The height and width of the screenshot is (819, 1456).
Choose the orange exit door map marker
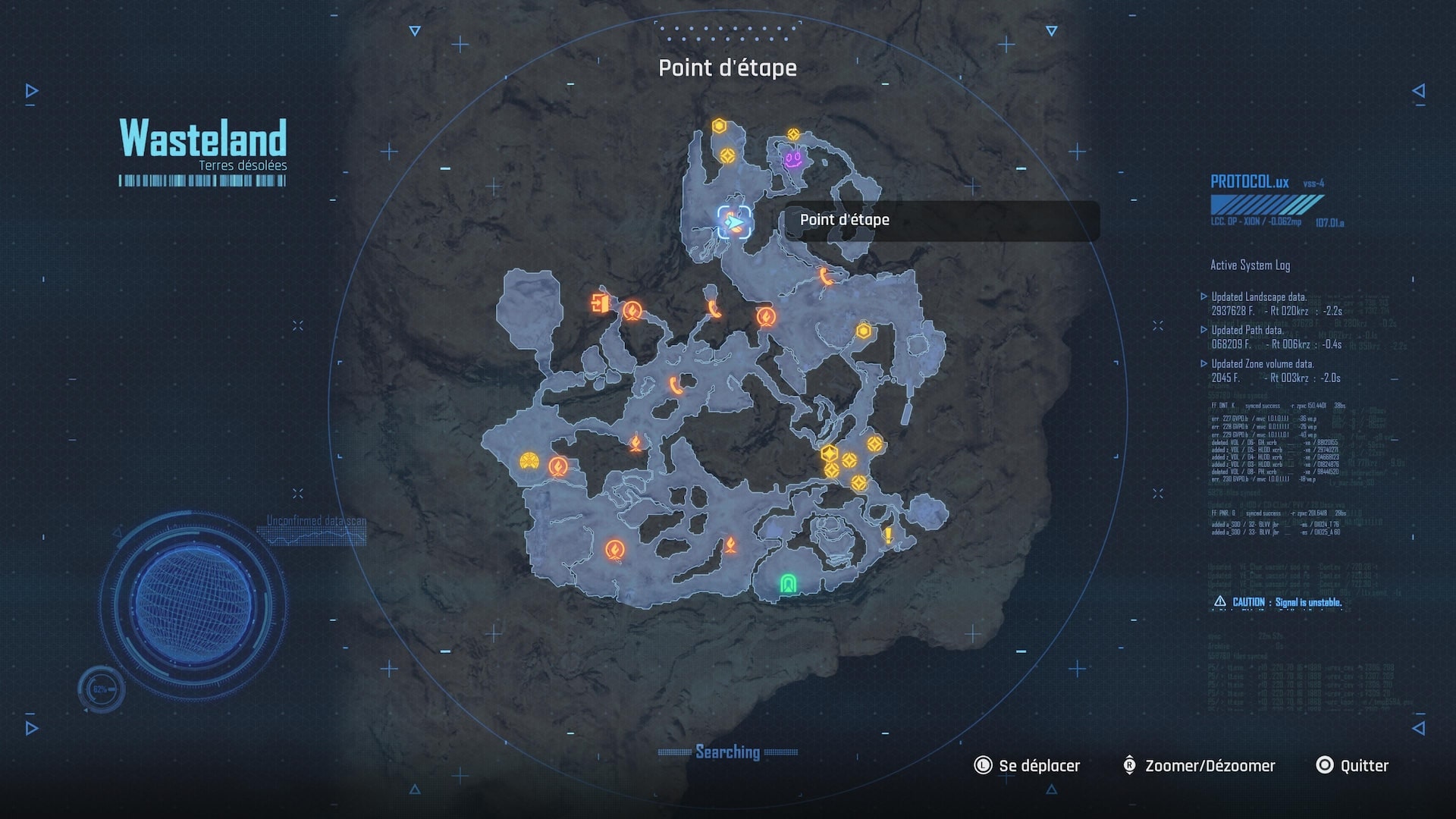600,303
